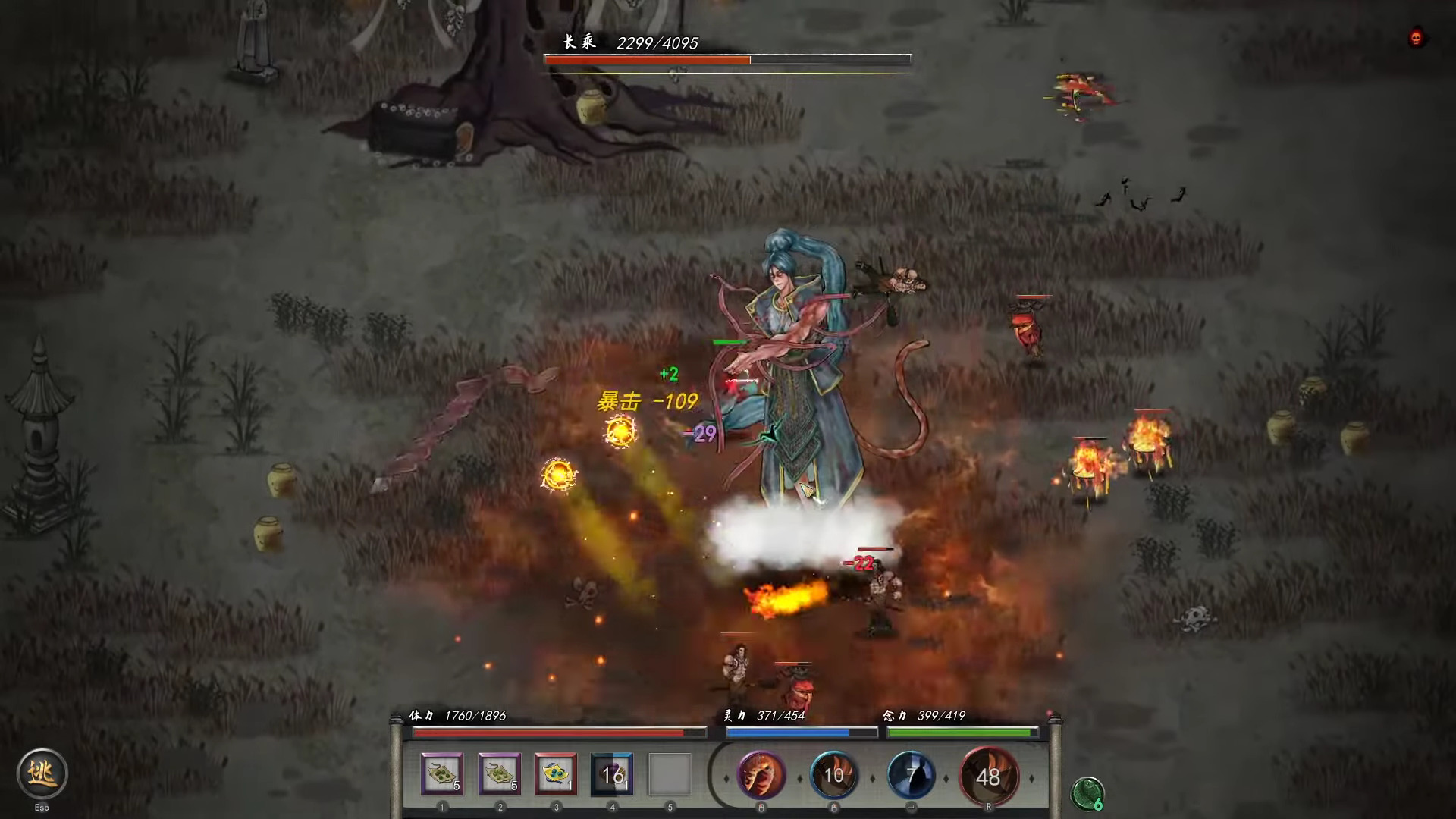Trigger the blue skill with 7 cooldown
The width and height of the screenshot is (1456, 819).
[912, 776]
